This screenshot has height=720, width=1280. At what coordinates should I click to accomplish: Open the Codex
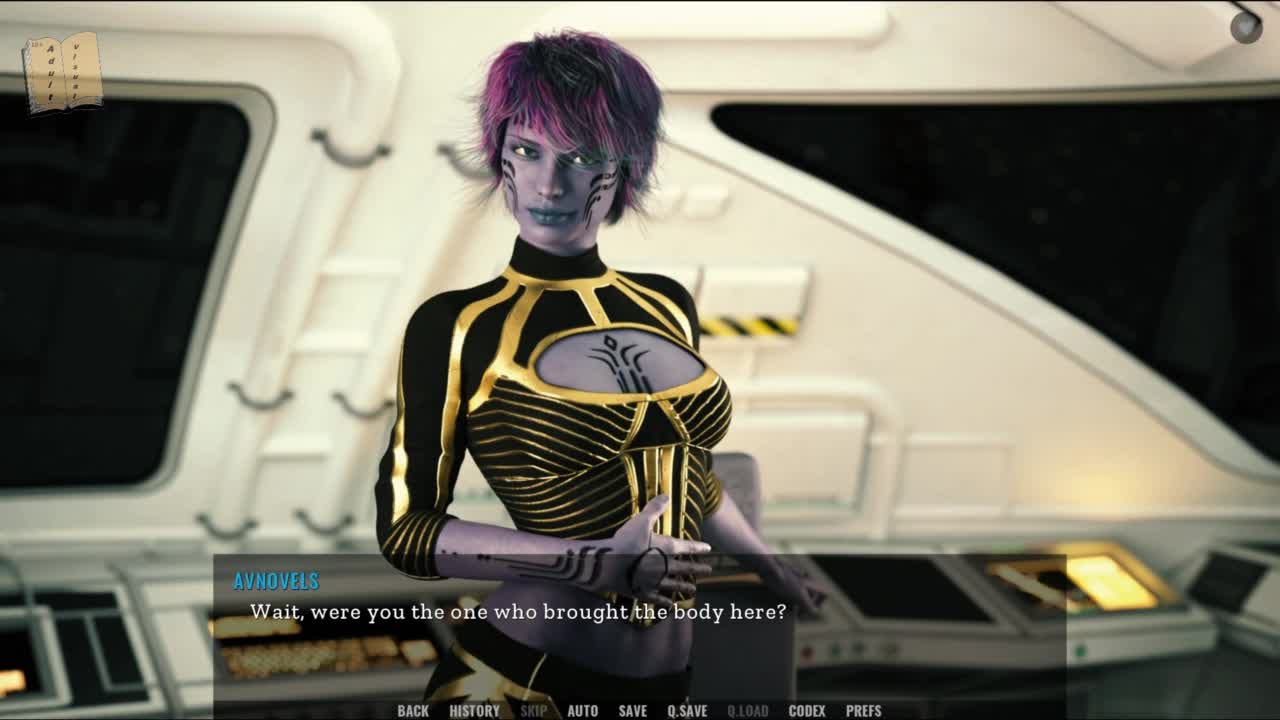coord(807,711)
